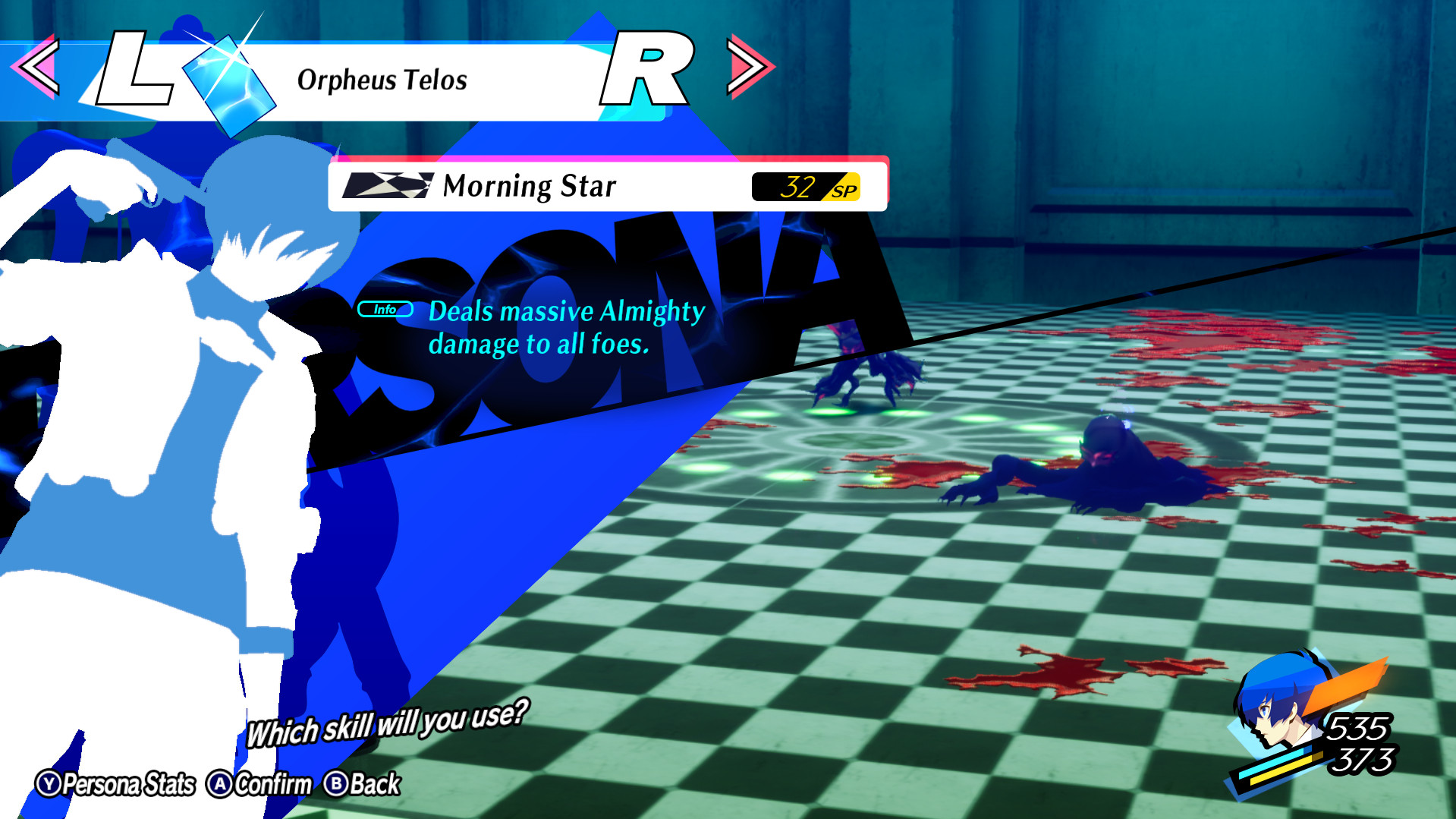Click the L shoulder button label
This screenshot has height=819, width=1456.
135,68
